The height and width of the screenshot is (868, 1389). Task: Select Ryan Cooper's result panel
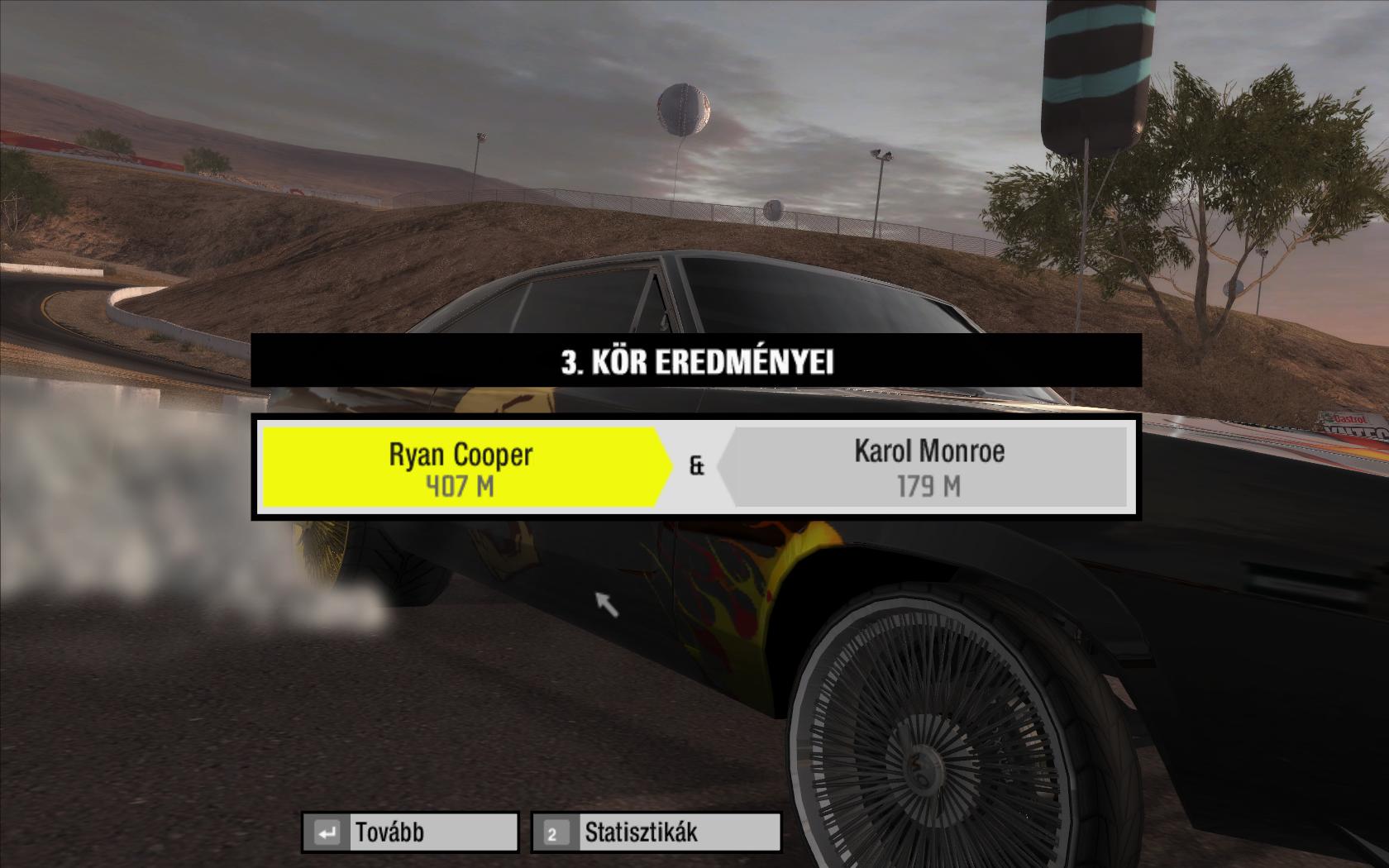click(461, 467)
